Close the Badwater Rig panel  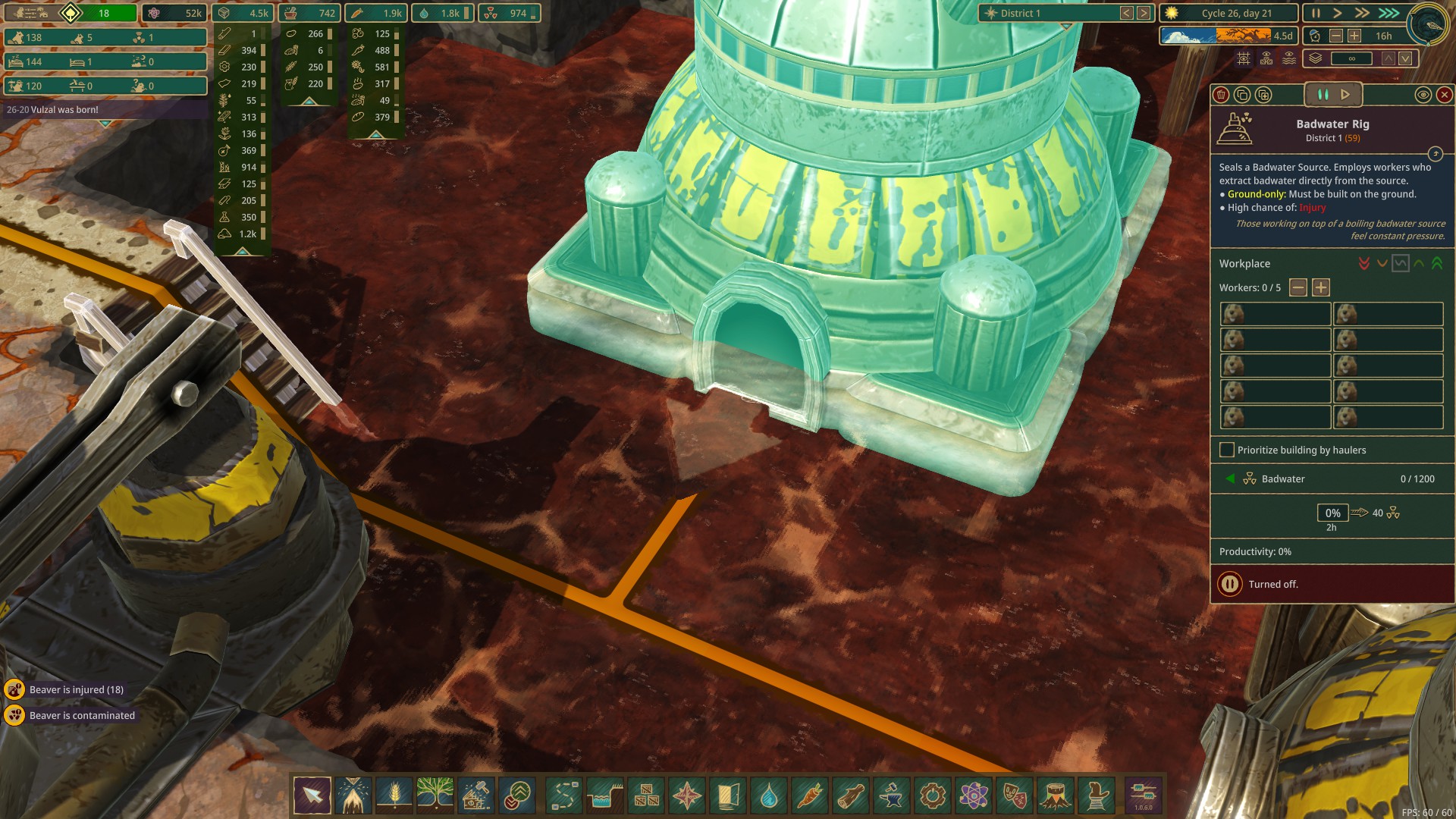pos(1444,95)
